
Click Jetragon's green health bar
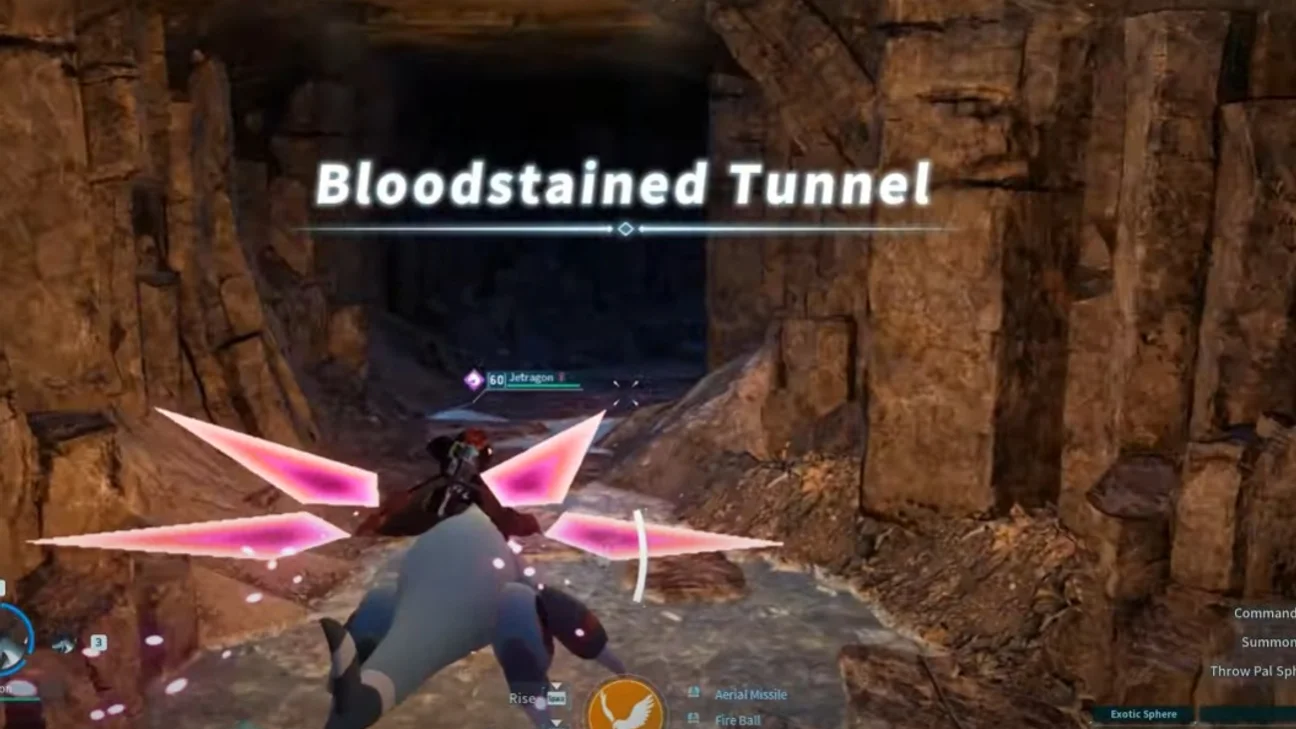click(x=543, y=385)
